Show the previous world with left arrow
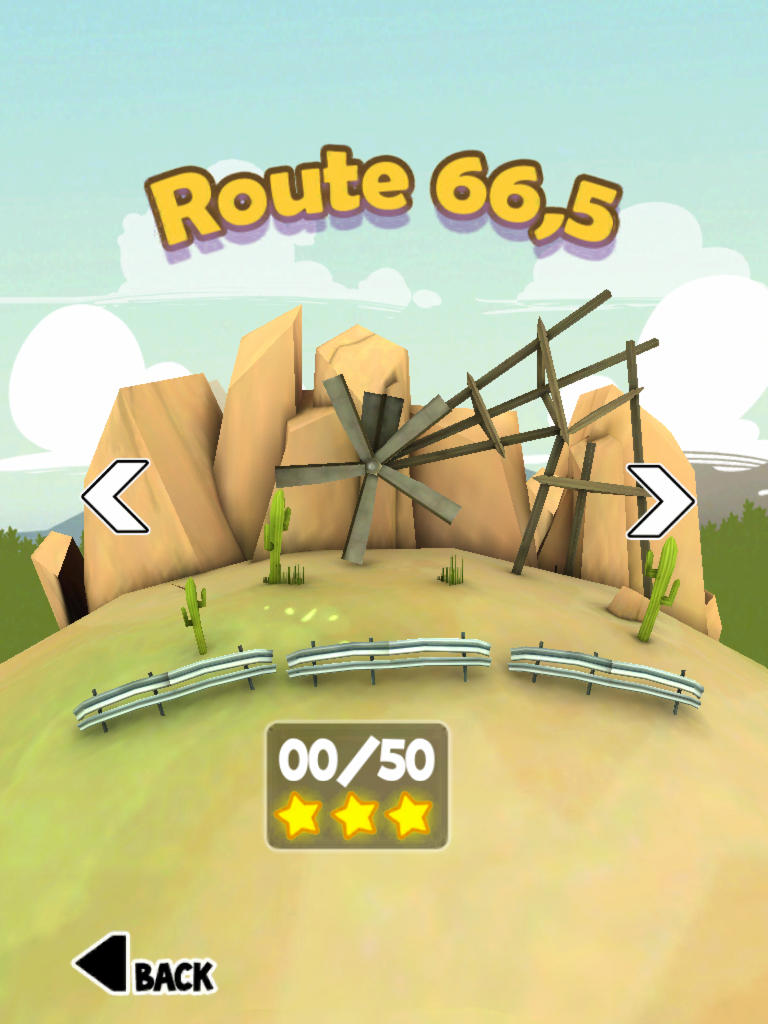 point(115,496)
